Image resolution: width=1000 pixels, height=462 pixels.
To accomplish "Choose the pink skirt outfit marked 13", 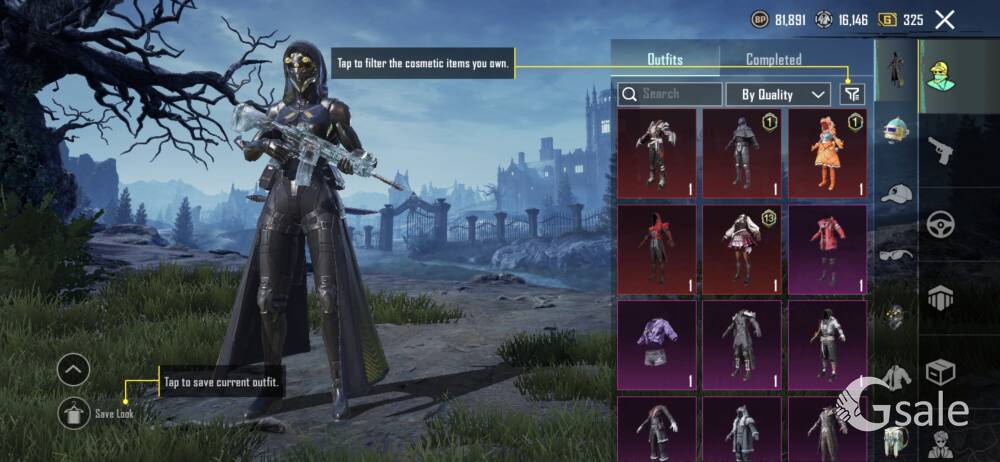I will pyautogui.click(x=741, y=250).
